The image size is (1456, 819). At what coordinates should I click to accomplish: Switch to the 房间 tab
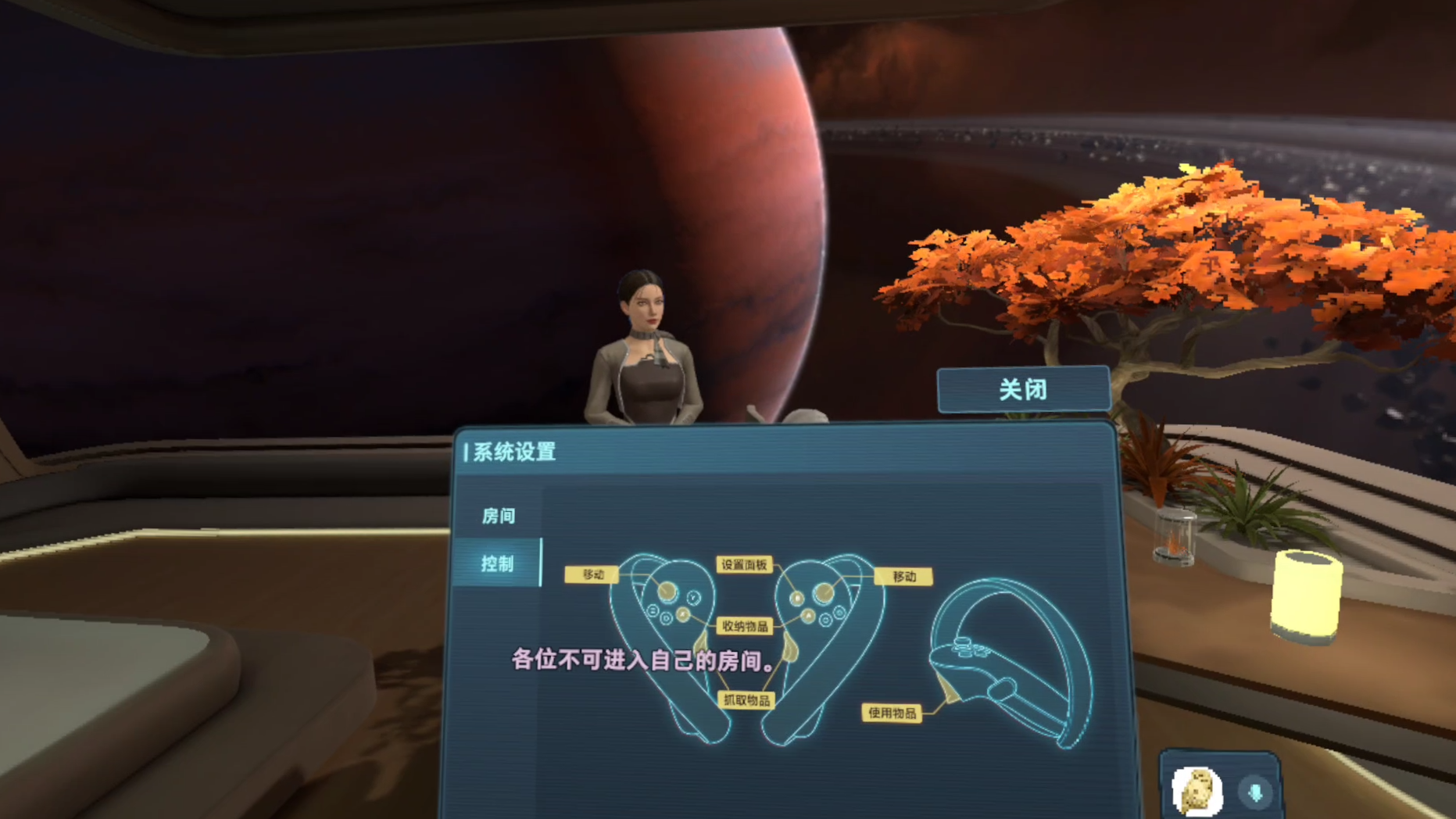pos(498,516)
